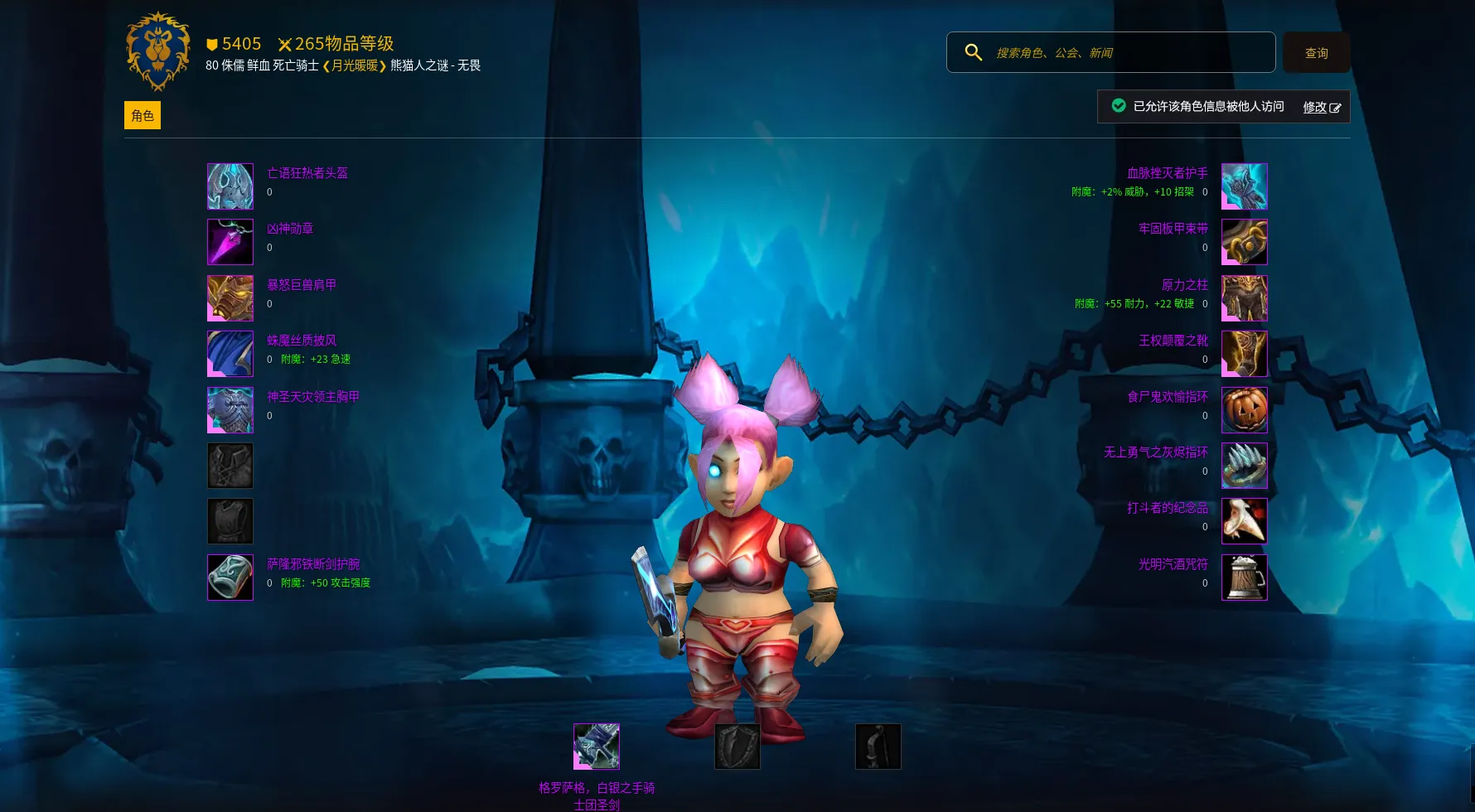Open the 原力之柱 leg armor icon
This screenshot has width=1475, height=812.
[x=1244, y=298]
